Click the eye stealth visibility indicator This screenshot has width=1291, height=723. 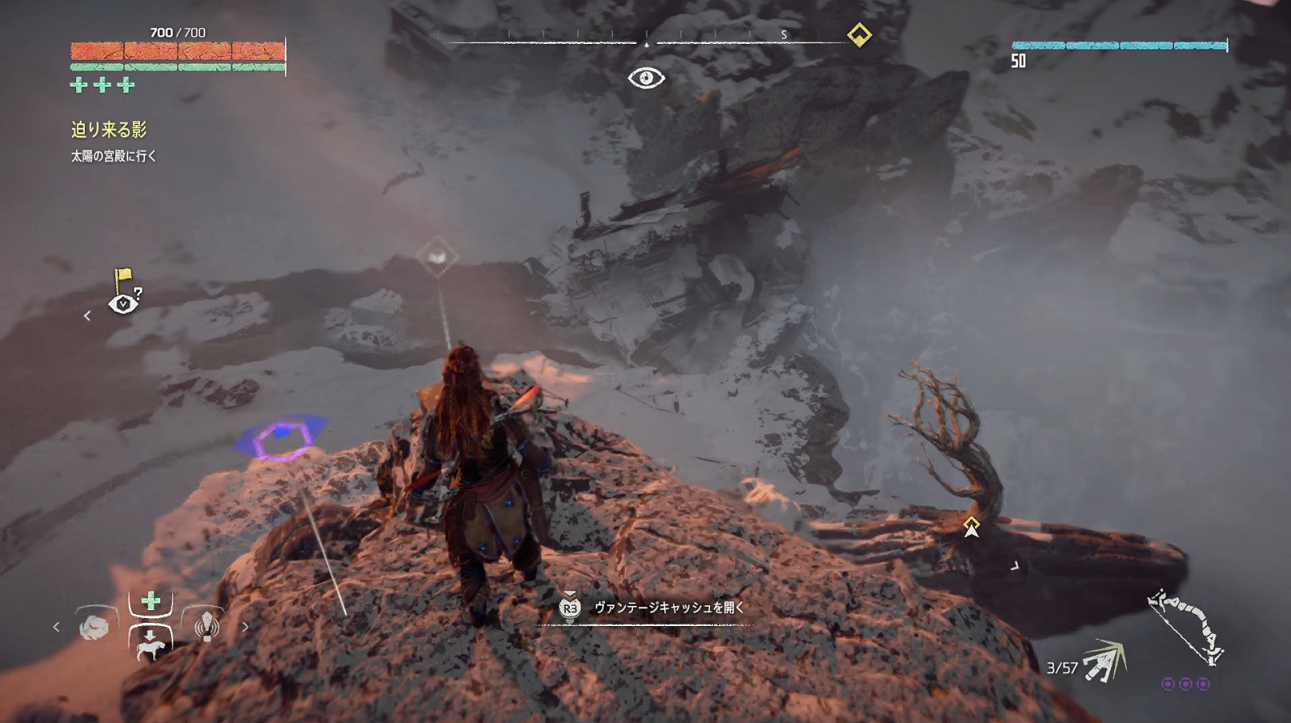[x=646, y=78]
